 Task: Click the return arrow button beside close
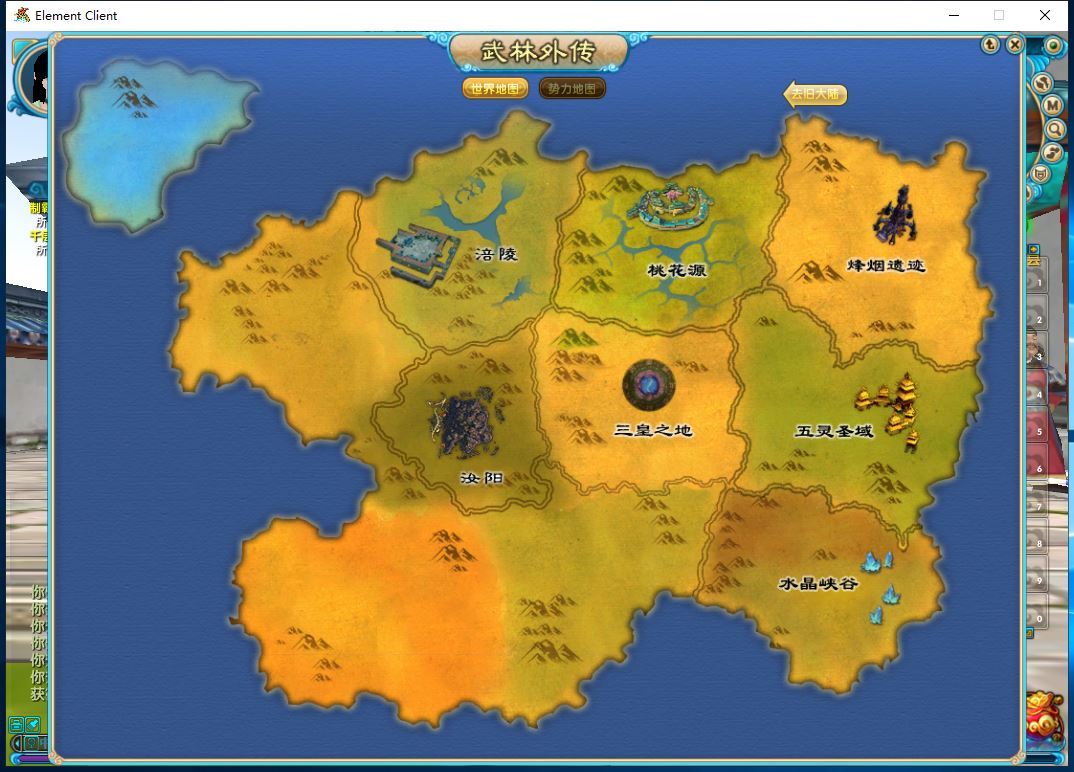(990, 44)
